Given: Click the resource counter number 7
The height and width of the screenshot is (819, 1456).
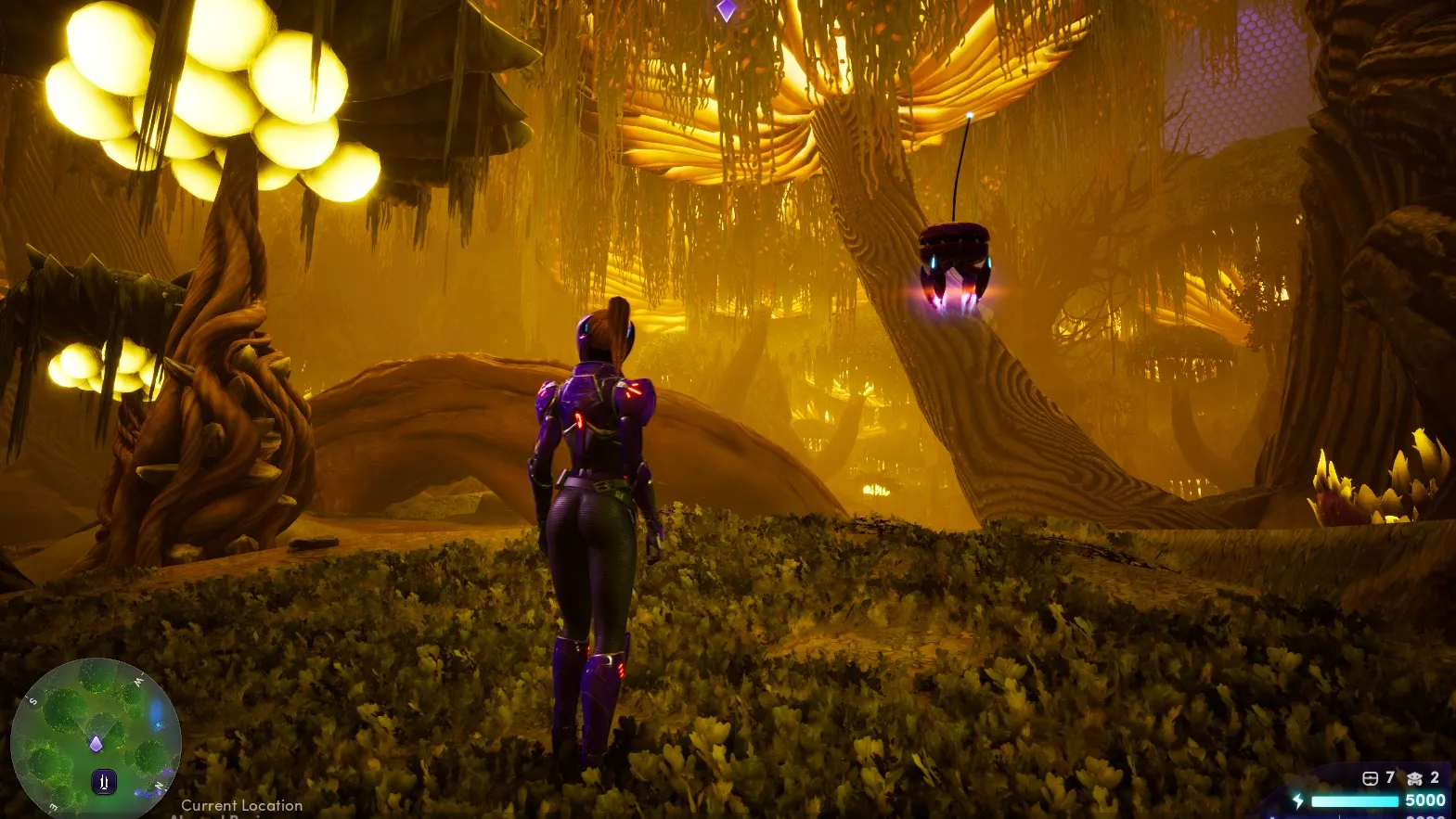Looking at the screenshot, I should [1389, 777].
